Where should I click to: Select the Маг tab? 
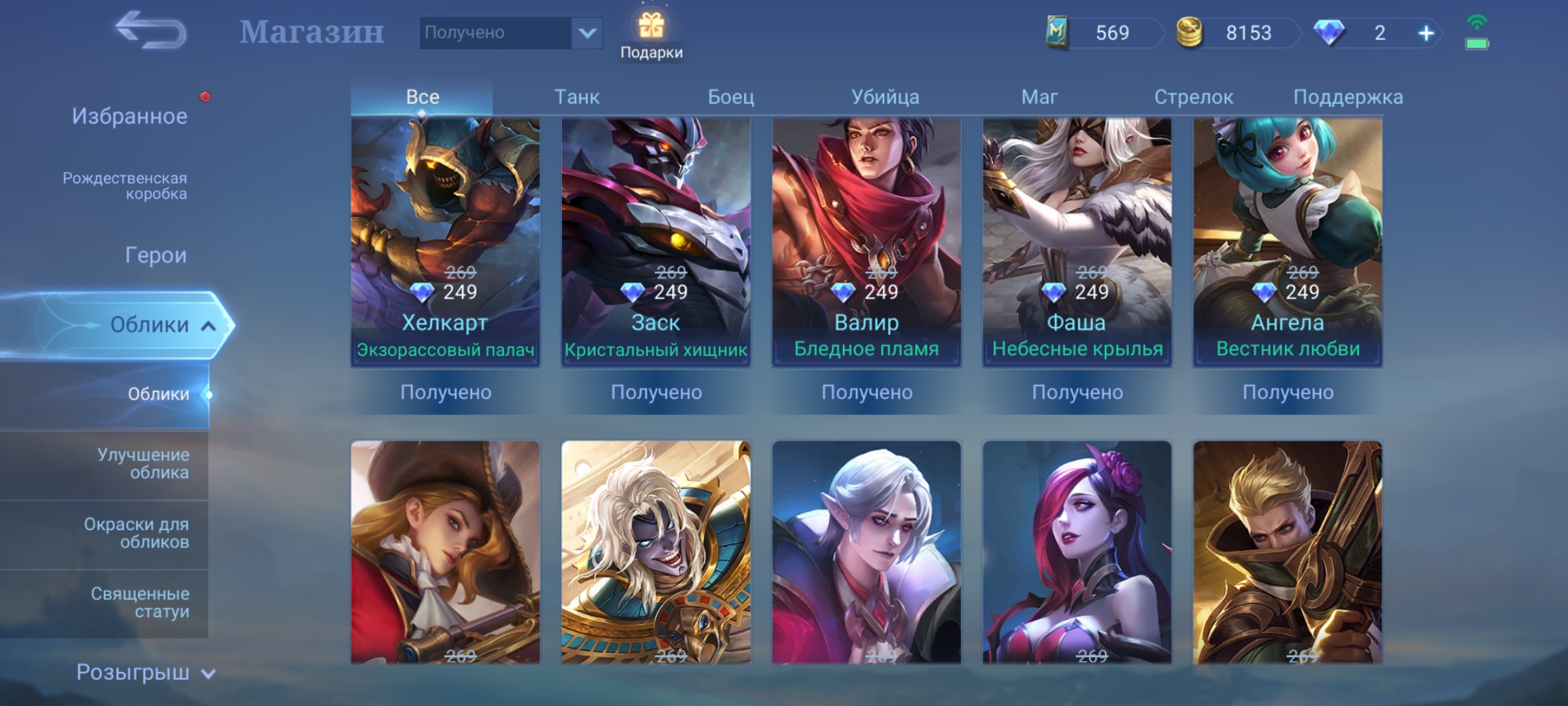(1039, 97)
